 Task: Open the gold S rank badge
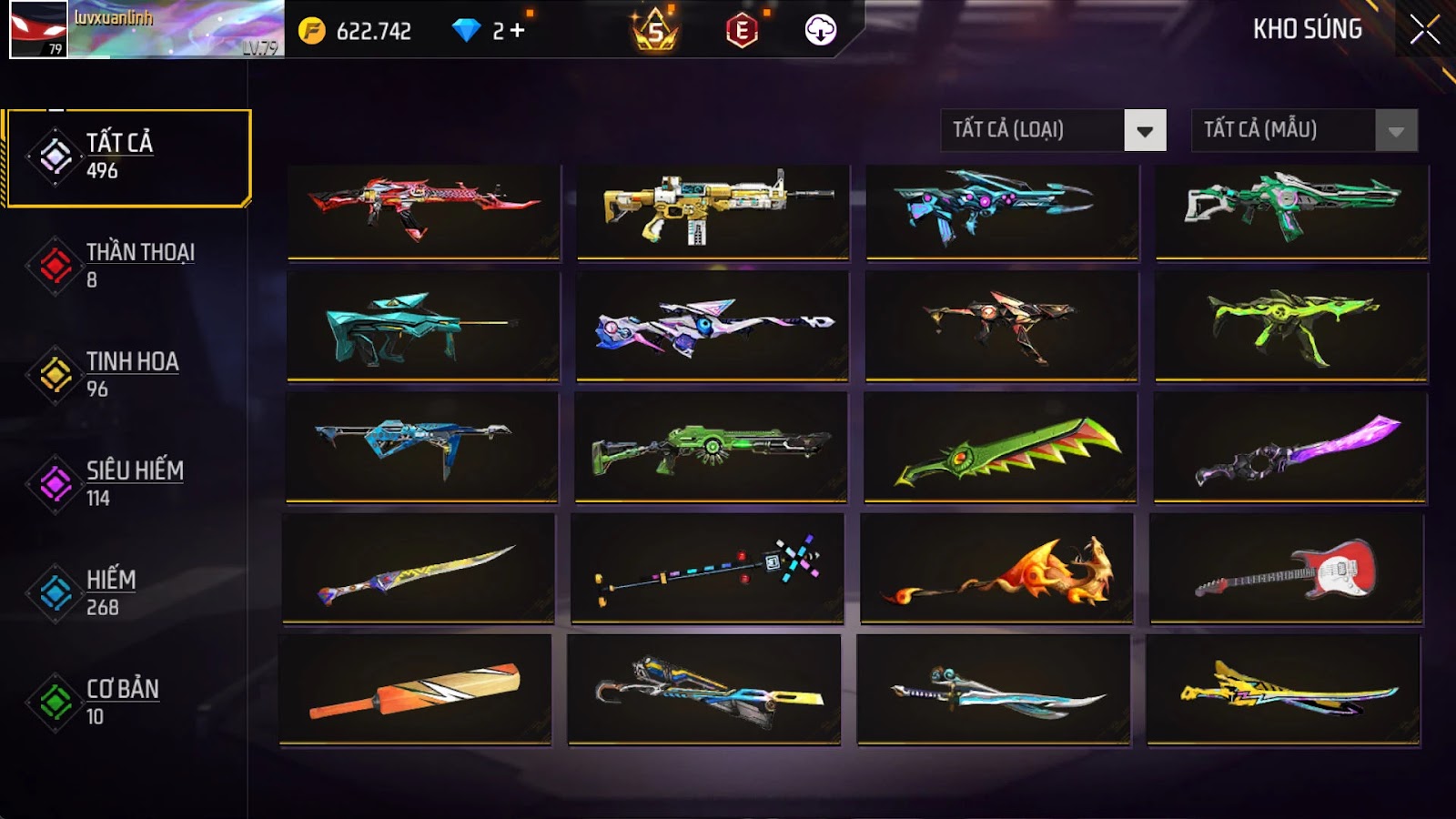coord(655,31)
